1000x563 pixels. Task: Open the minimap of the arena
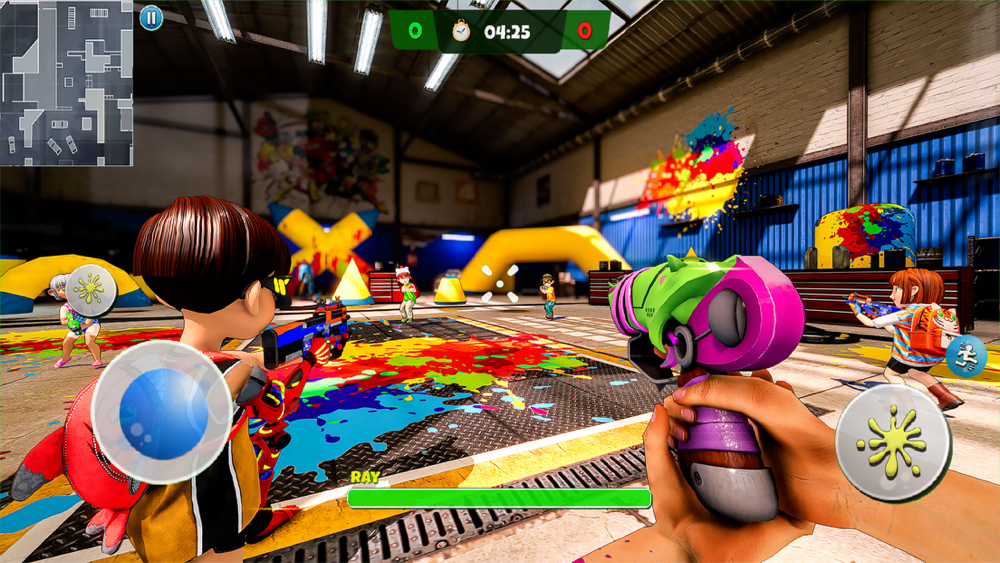pos(66,83)
